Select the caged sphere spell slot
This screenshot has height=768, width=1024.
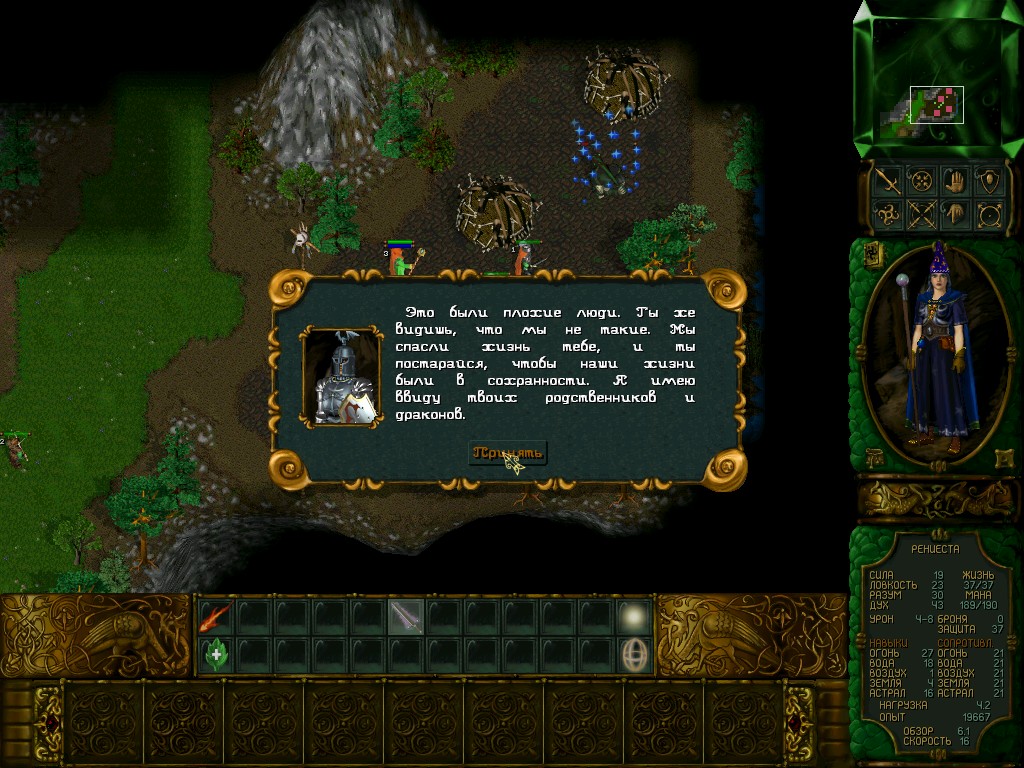[x=634, y=655]
